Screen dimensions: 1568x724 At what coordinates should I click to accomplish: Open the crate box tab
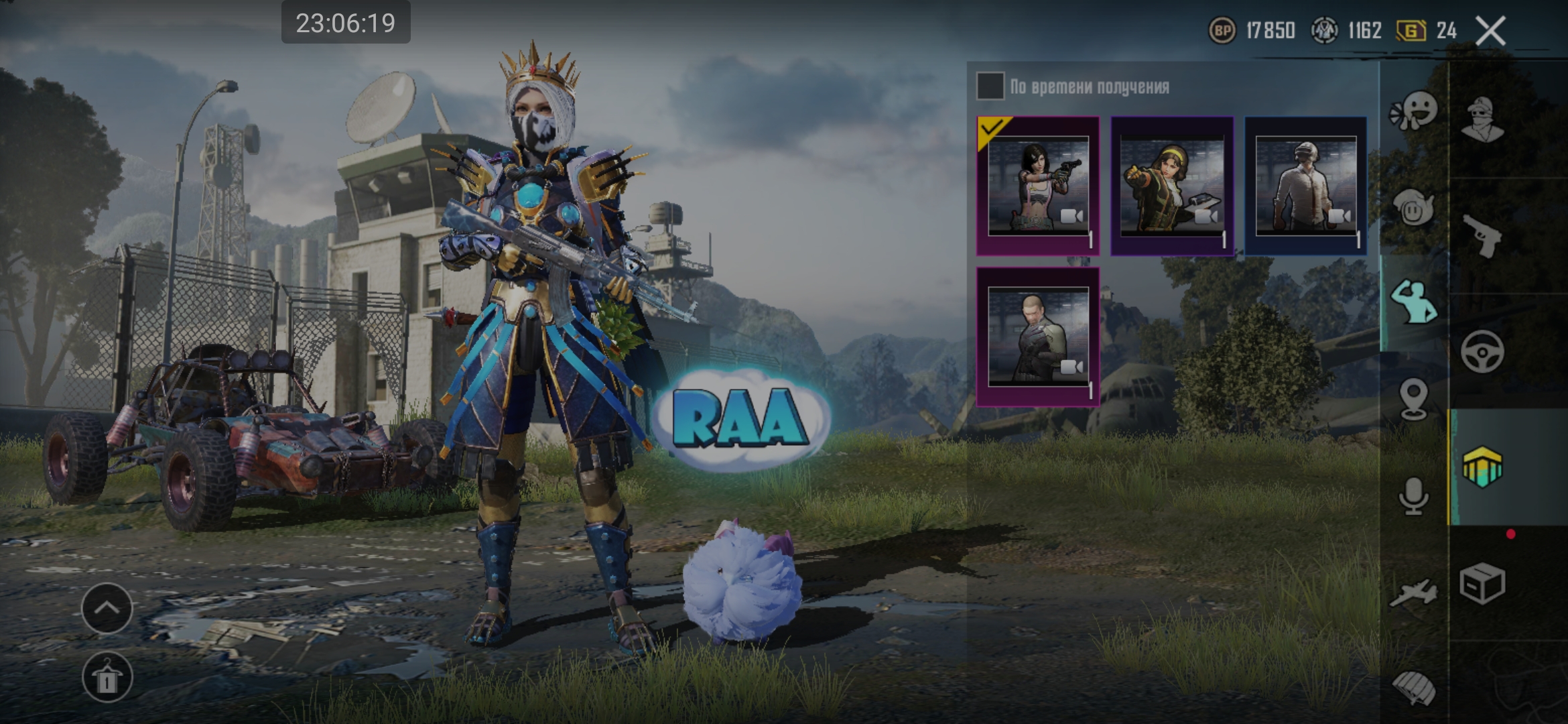1482,583
